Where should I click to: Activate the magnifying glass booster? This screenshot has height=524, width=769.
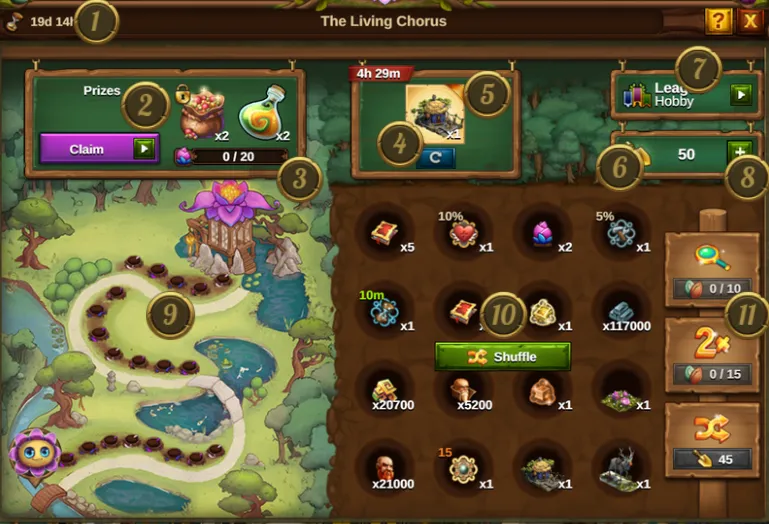click(712, 264)
